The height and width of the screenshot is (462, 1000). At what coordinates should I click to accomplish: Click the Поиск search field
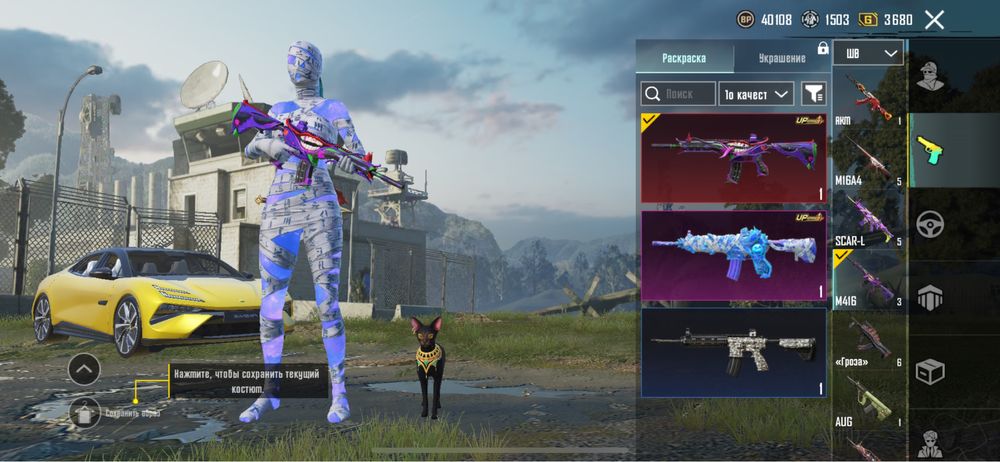click(x=678, y=94)
